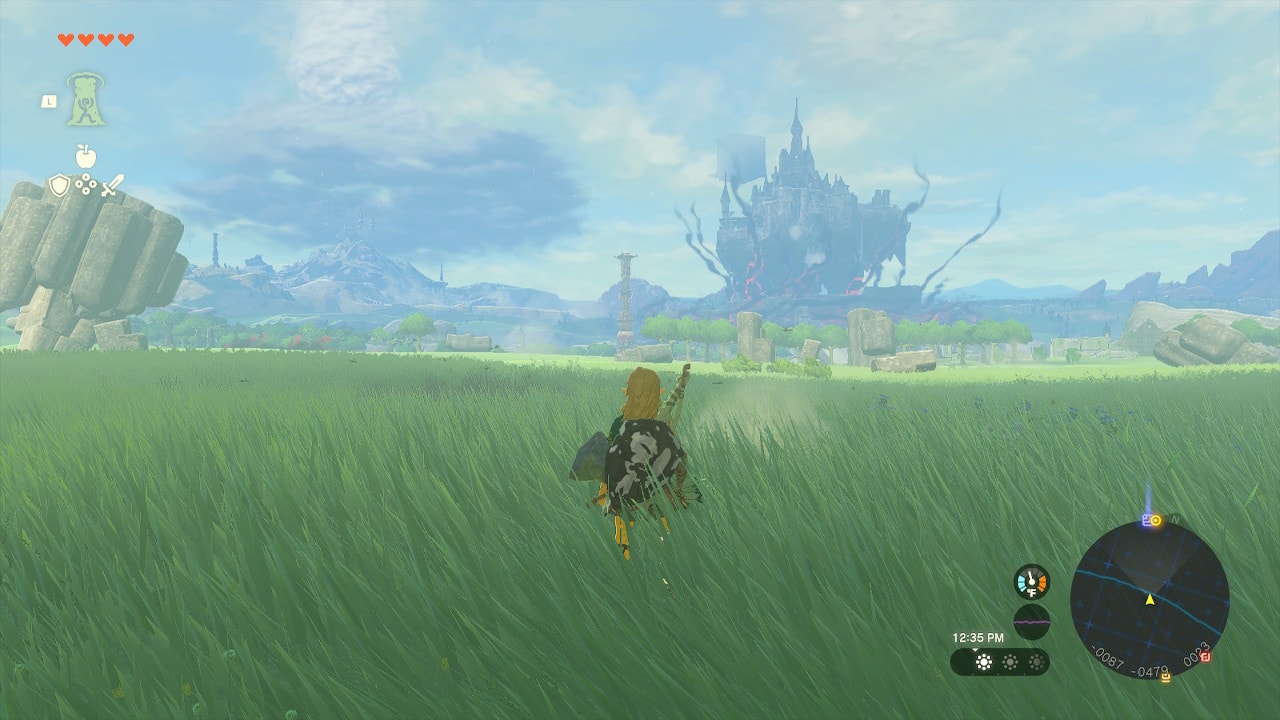Choose the sword weapon quick-select icon

tap(112, 185)
